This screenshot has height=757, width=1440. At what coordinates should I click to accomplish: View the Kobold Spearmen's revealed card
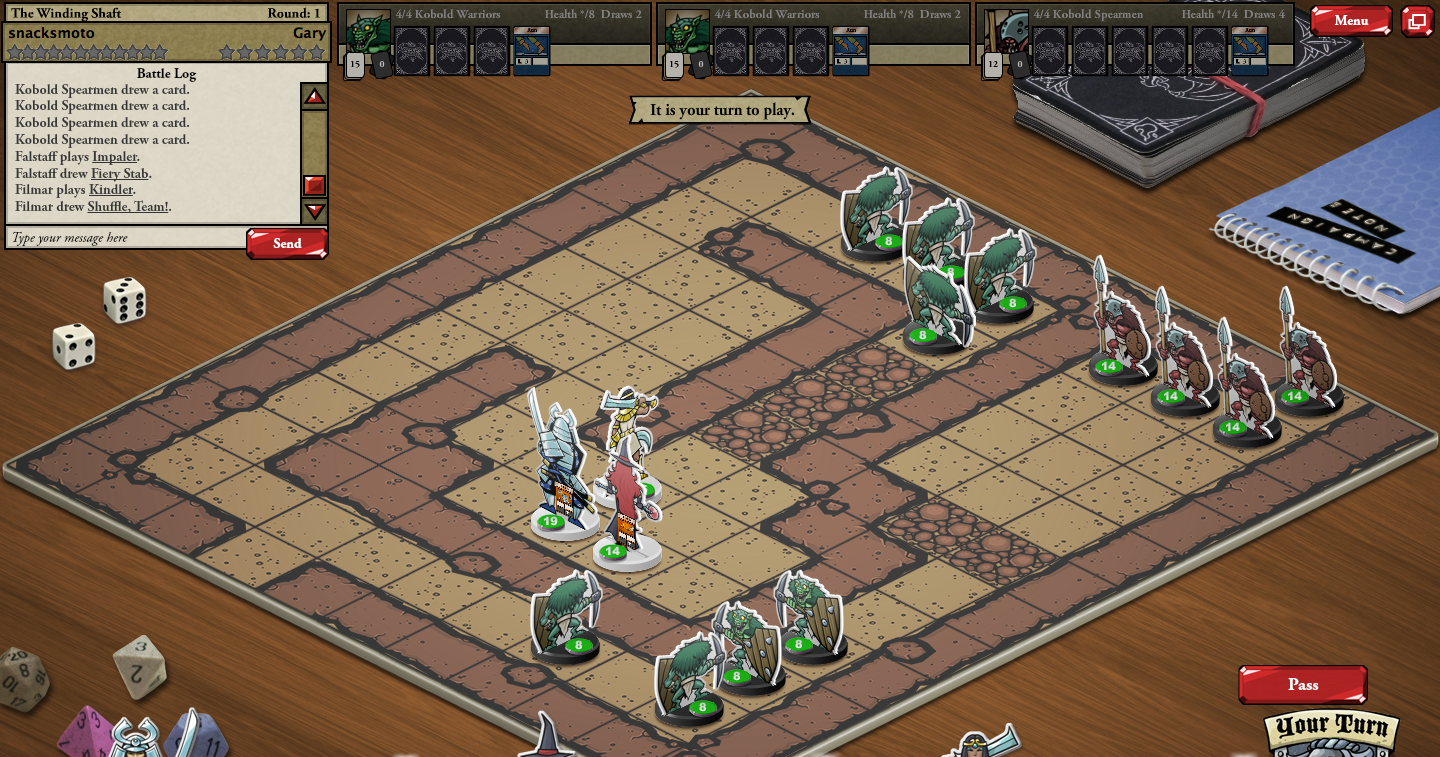pyautogui.click(x=1249, y=50)
